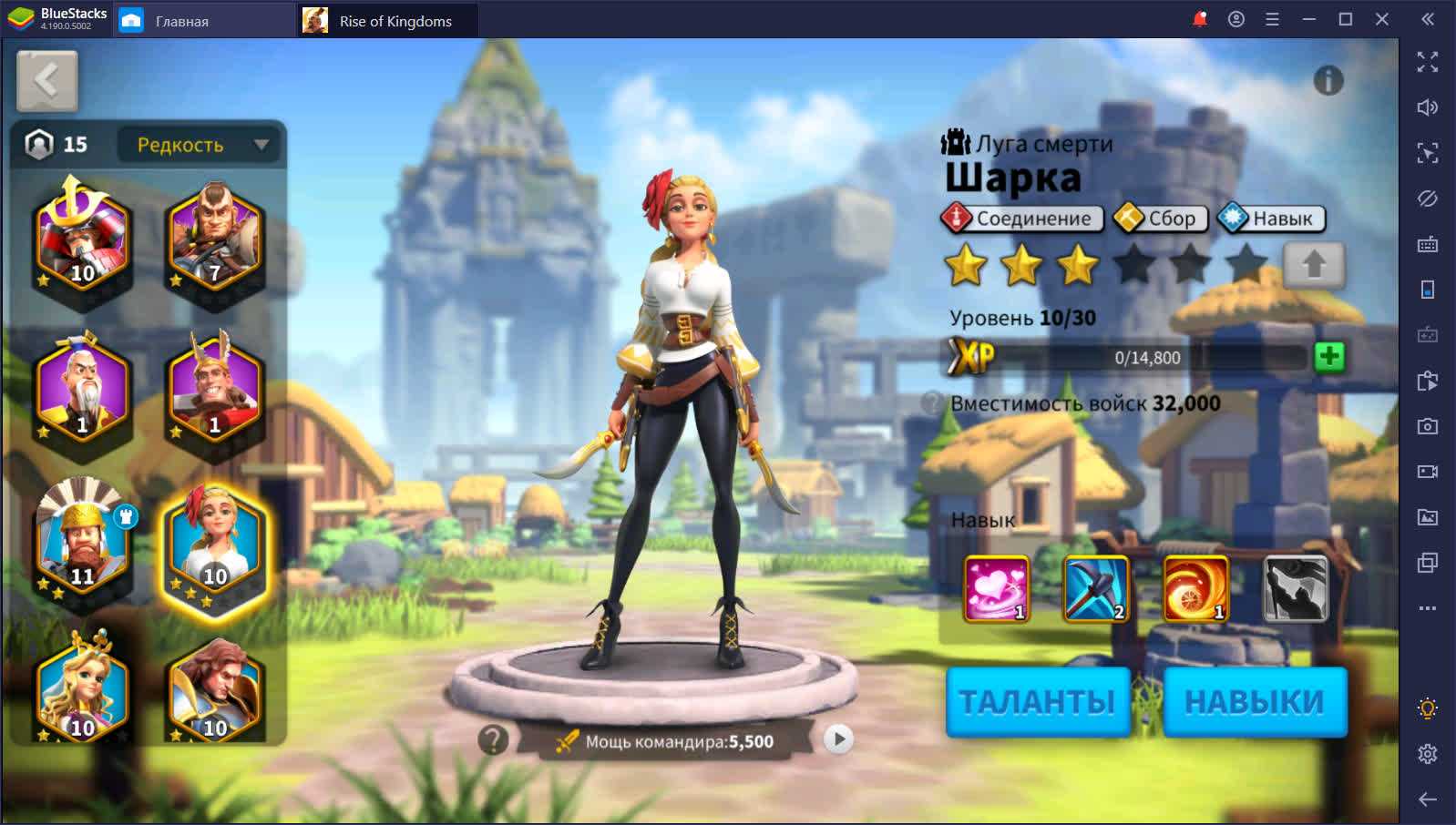Select the brown-haired knight commander portrait
1456x825 pixels.
pos(214,690)
